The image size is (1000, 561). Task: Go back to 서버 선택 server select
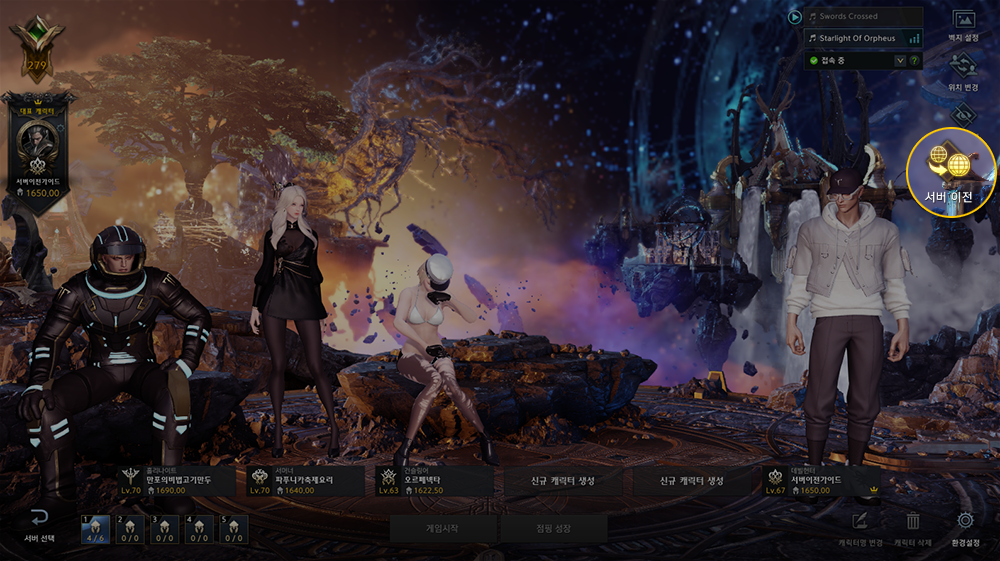coord(39,524)
